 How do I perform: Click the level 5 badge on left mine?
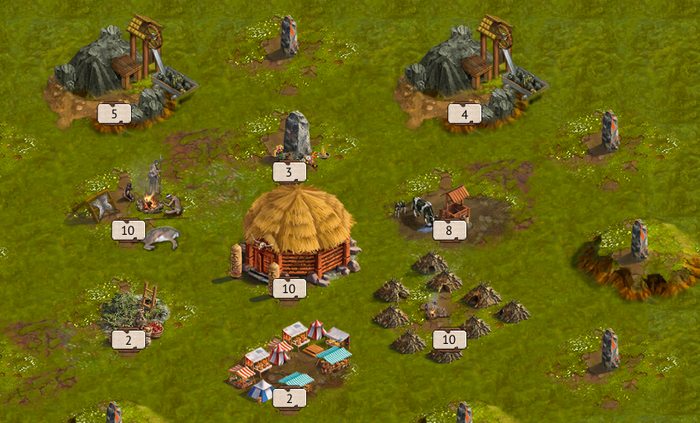[x=114, y=114]
